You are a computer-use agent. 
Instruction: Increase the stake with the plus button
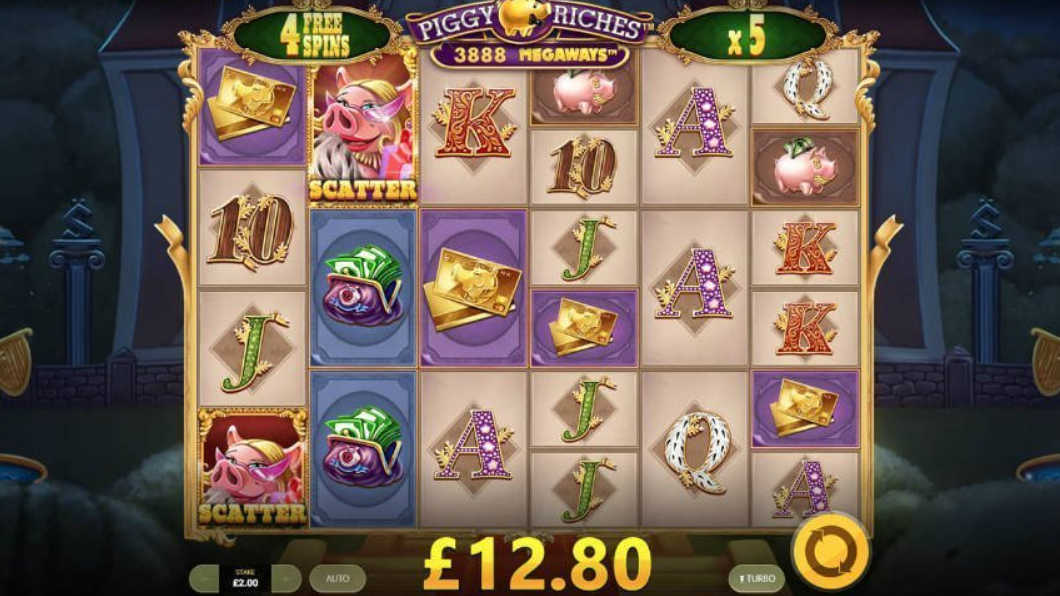[x=286, y=578]
